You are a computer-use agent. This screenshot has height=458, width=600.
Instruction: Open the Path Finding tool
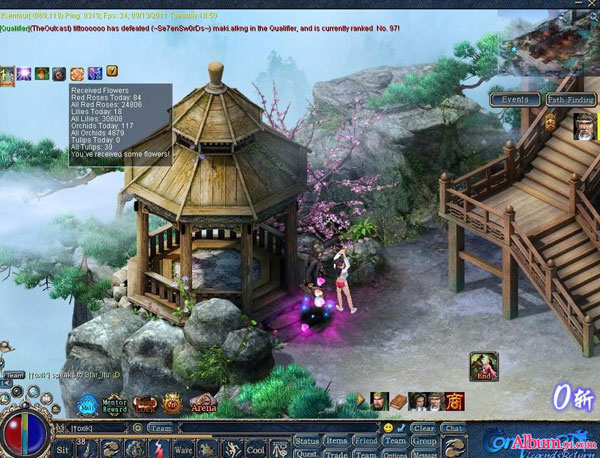click(570, 100)
